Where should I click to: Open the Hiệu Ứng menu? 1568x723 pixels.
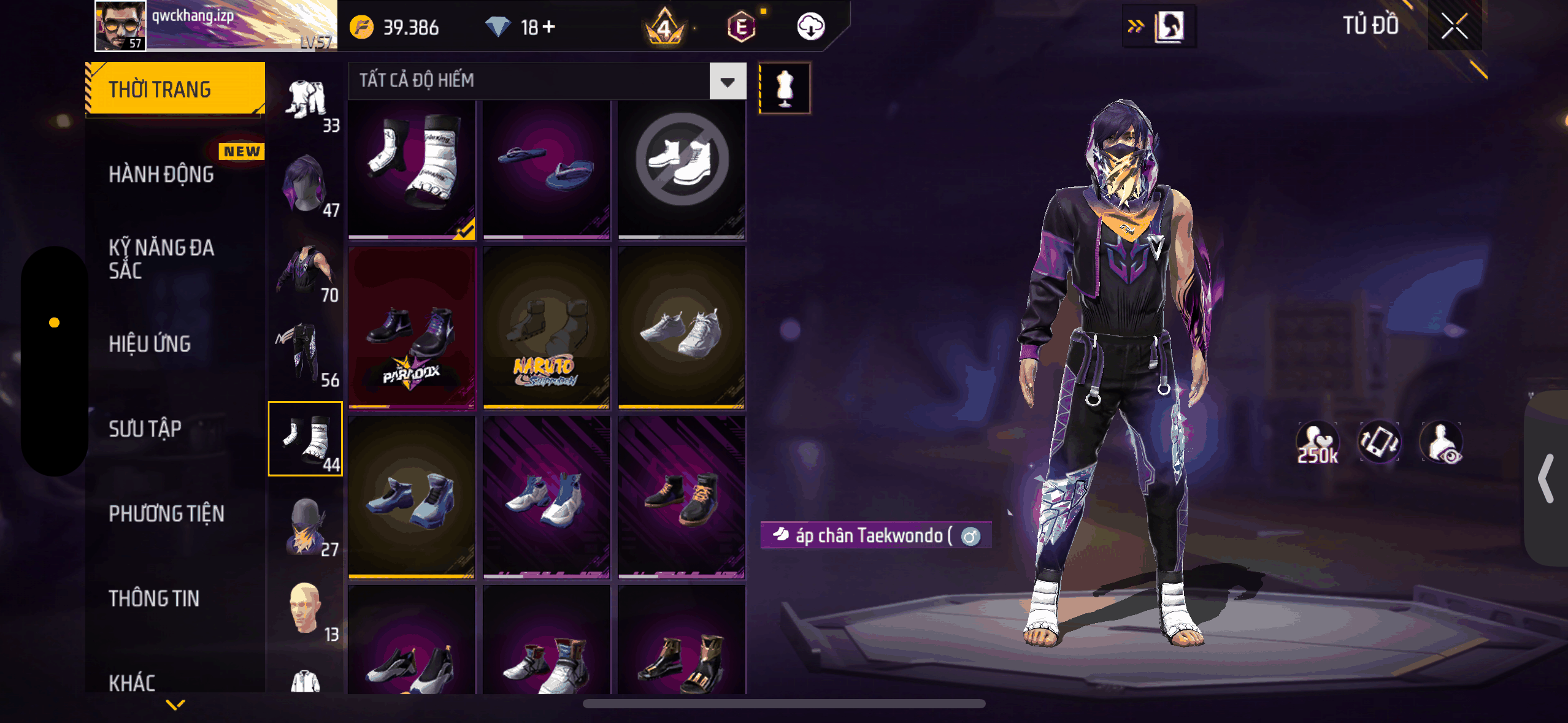click(150, 344)
